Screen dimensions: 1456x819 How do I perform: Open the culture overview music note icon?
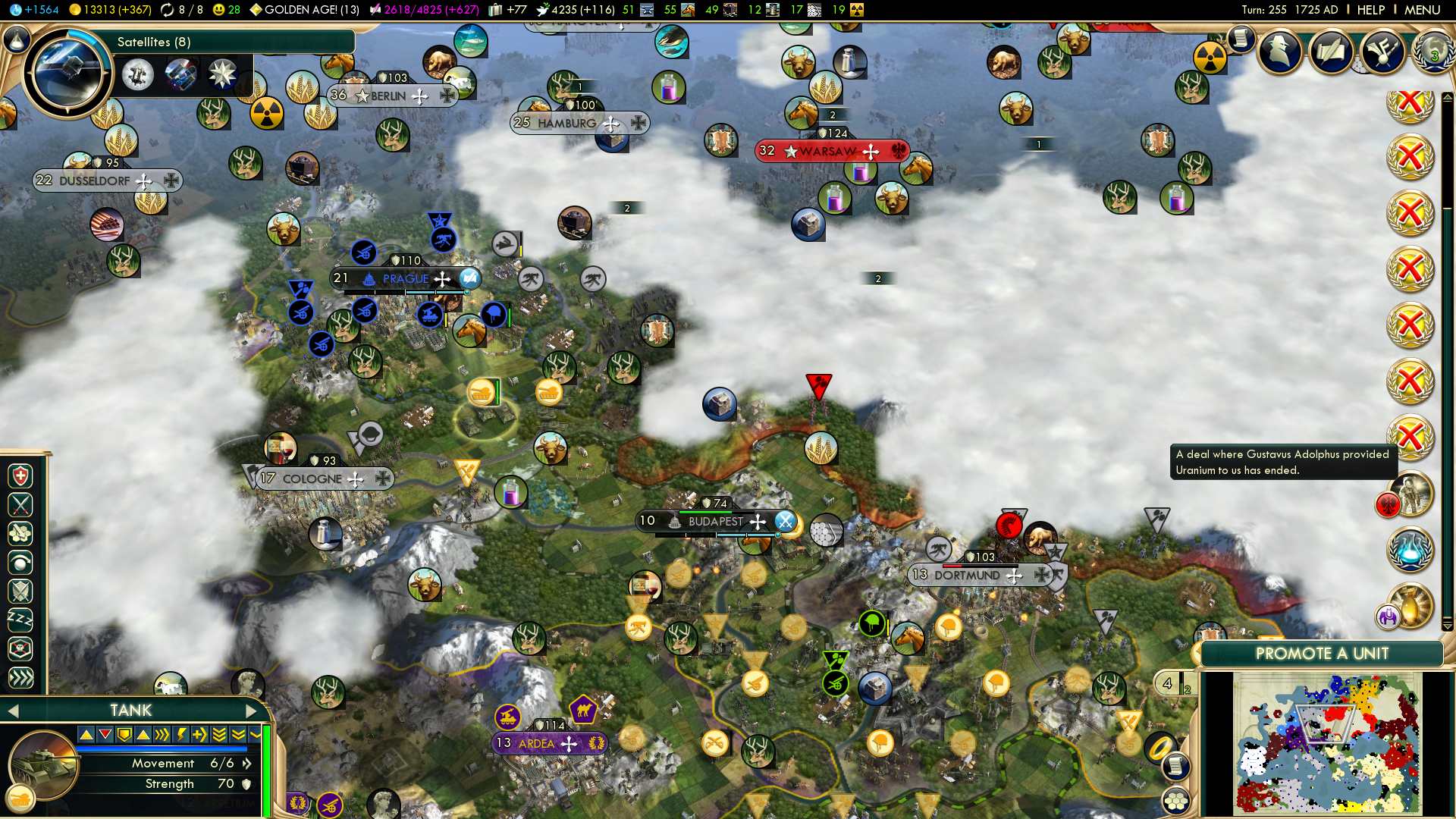[x=1382, y=52]
